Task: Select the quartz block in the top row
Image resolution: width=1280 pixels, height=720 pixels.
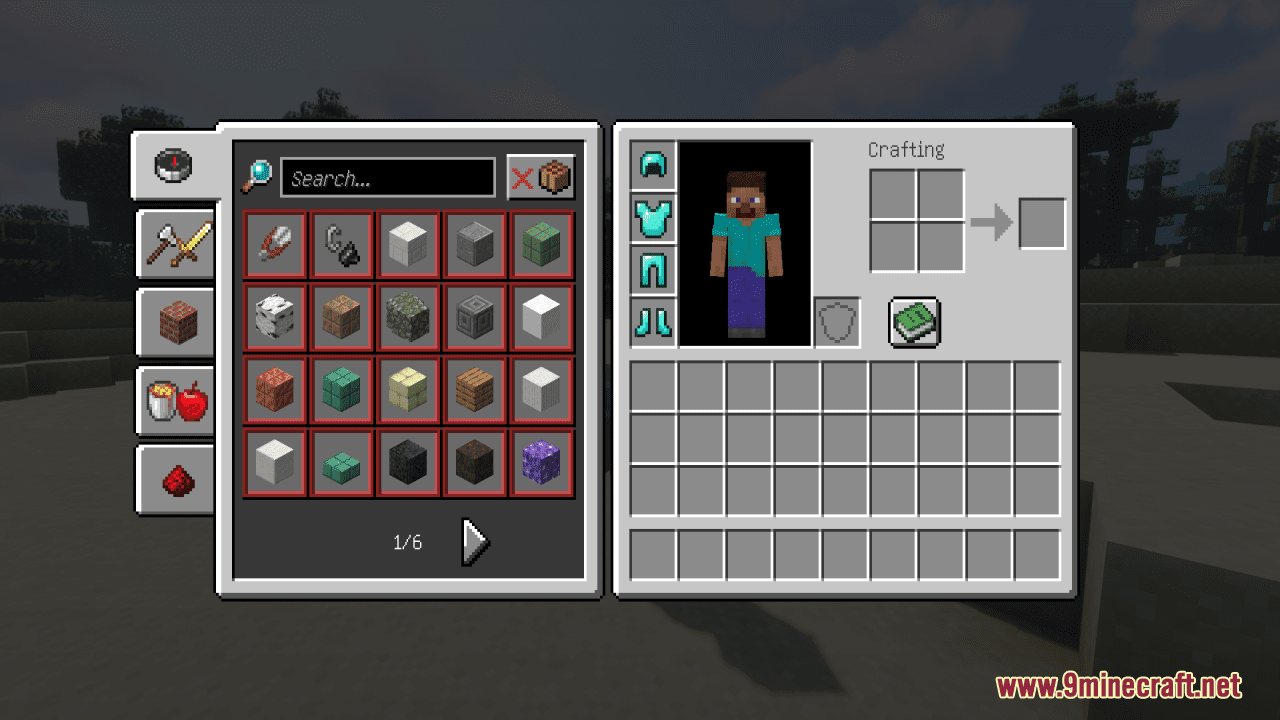Action: (408, 244)
